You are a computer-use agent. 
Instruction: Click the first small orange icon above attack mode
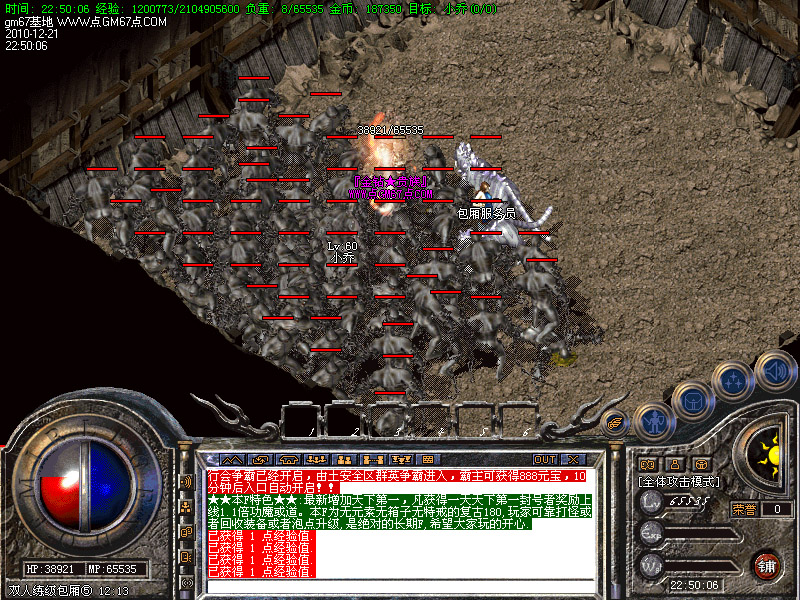point(647,464)
